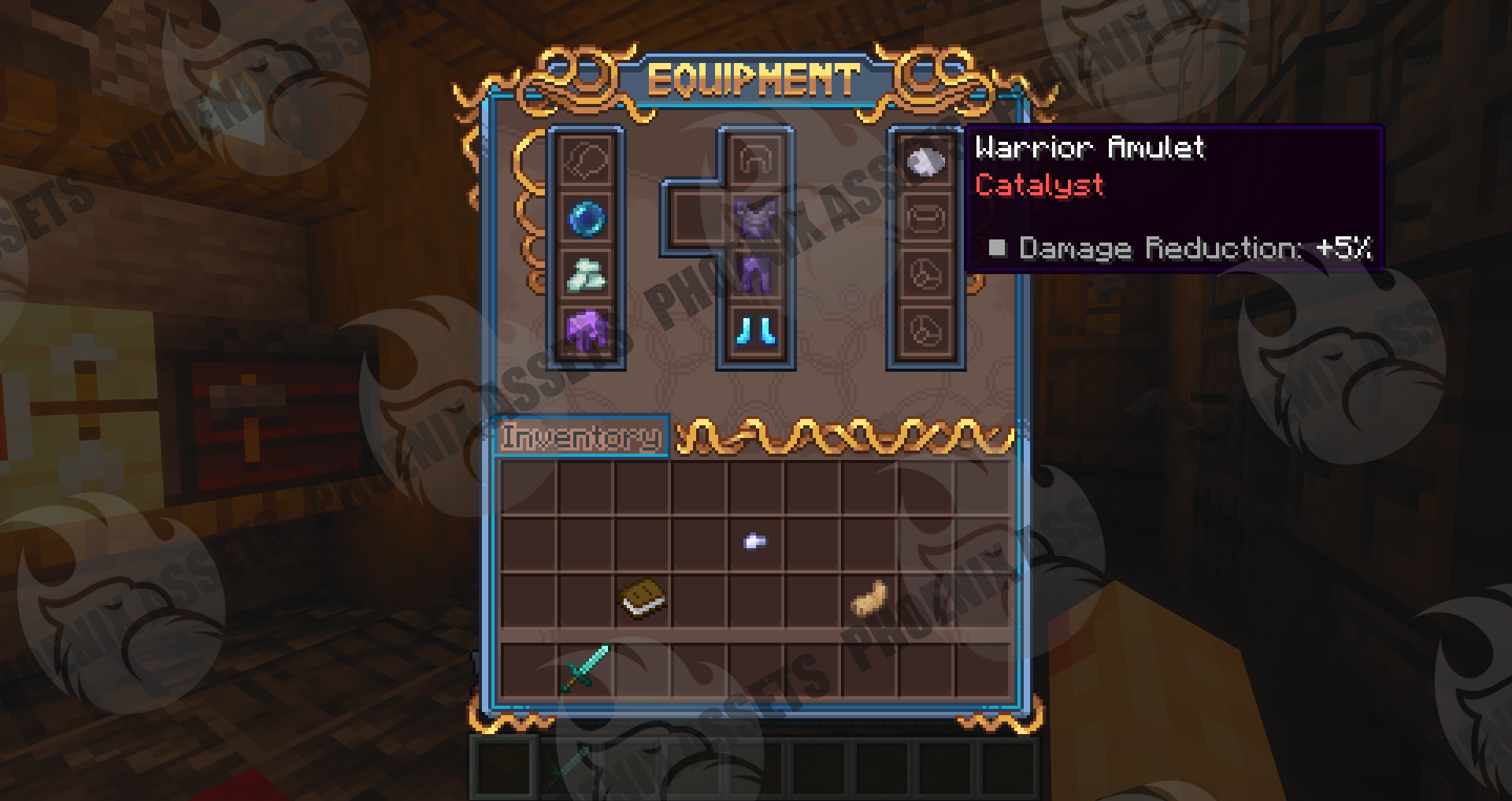The image size is (1512, 801).
Task: Click the purple jellyfish-like item slot
Action: (x=587, y=329)
